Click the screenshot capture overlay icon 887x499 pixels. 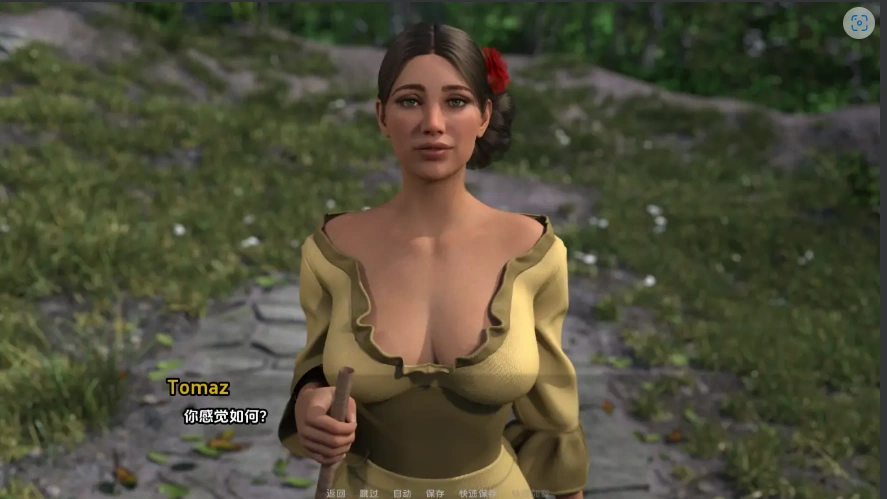click(858, 23)
